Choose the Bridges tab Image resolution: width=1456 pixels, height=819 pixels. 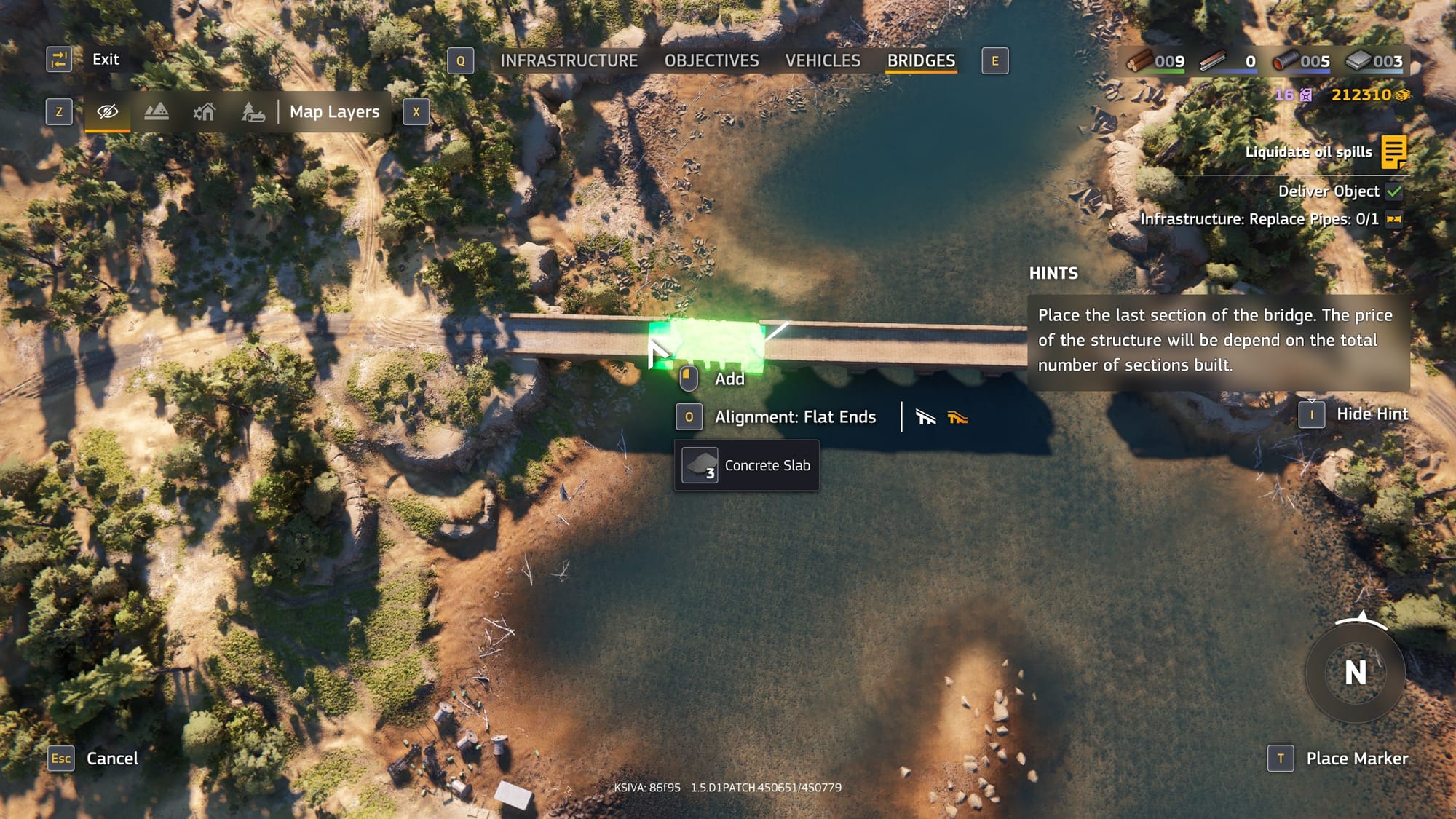coord(921,61)
